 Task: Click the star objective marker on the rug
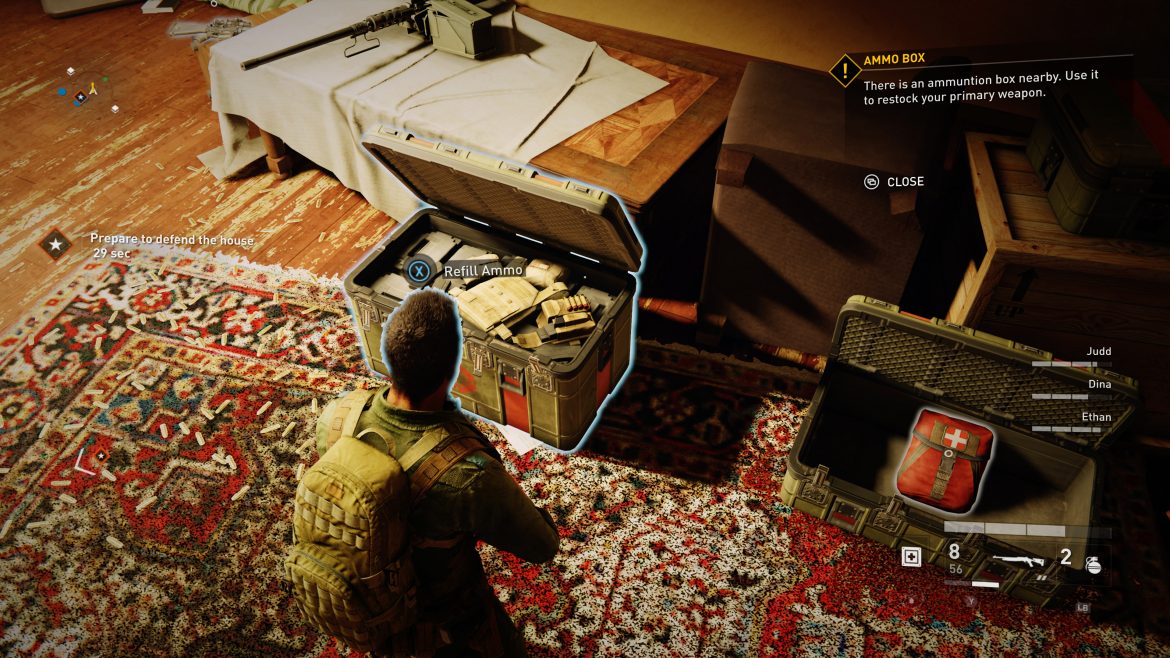100,455
